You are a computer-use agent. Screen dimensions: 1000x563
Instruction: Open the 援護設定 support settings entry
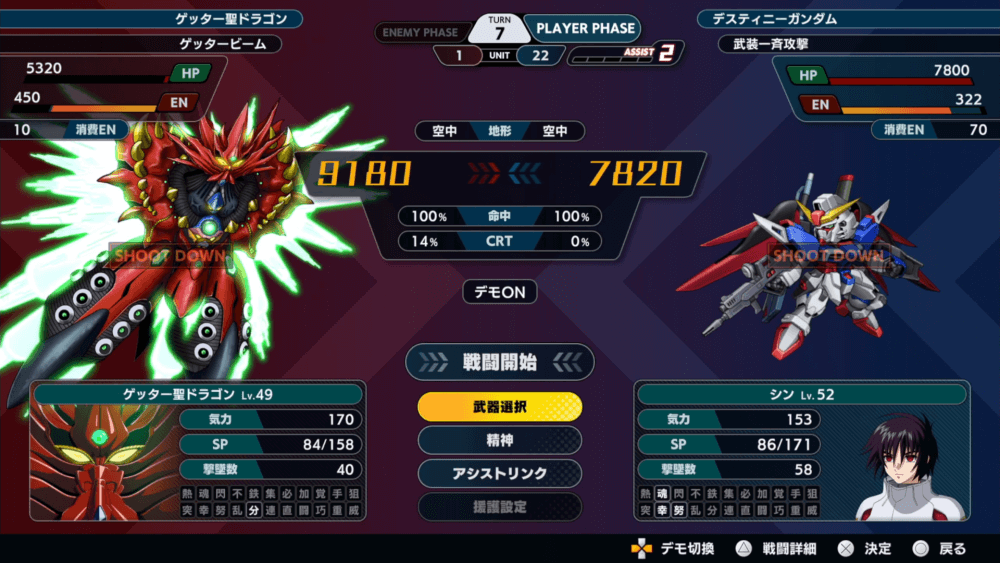[499, 506]
